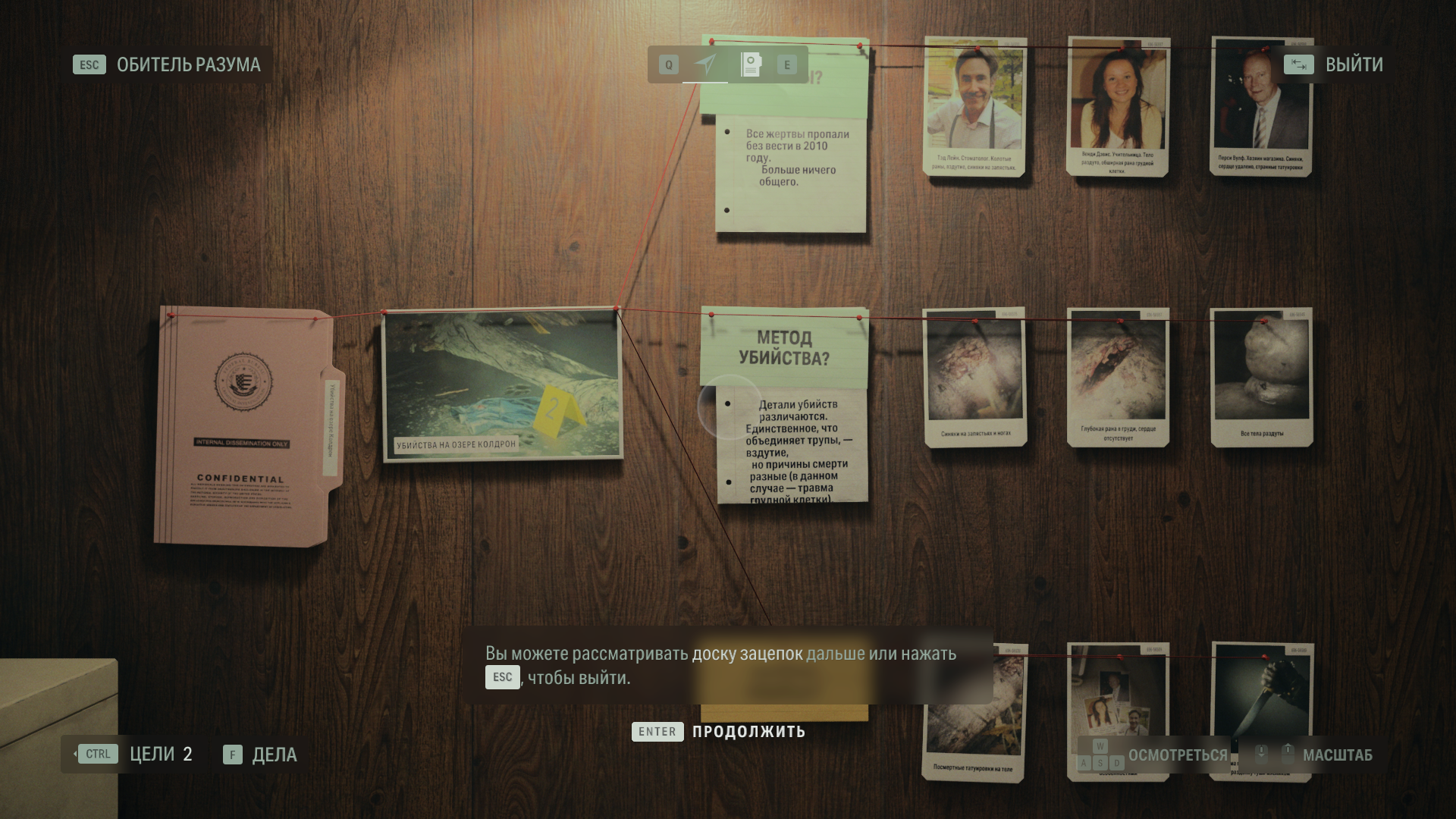1456x819 pixels.
Task: Click the F key icon beside ДЕЛА
Action: [231, 755]
